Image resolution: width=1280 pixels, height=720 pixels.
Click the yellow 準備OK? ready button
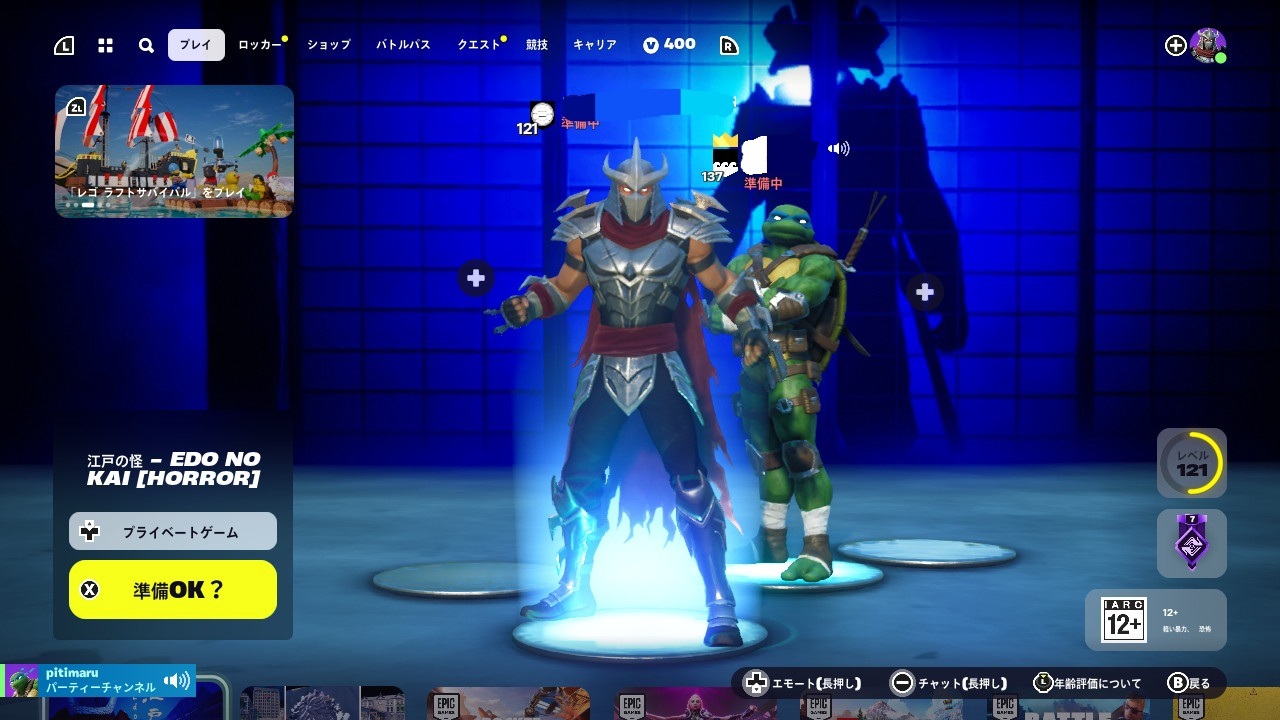click(173, 589)
